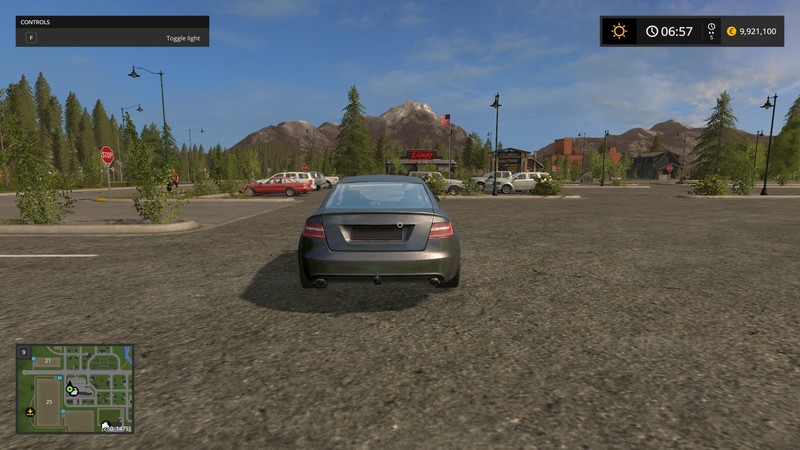Select the sunny weather forecast icon
This screenshot has height=450, width=800.
(619, 31)
